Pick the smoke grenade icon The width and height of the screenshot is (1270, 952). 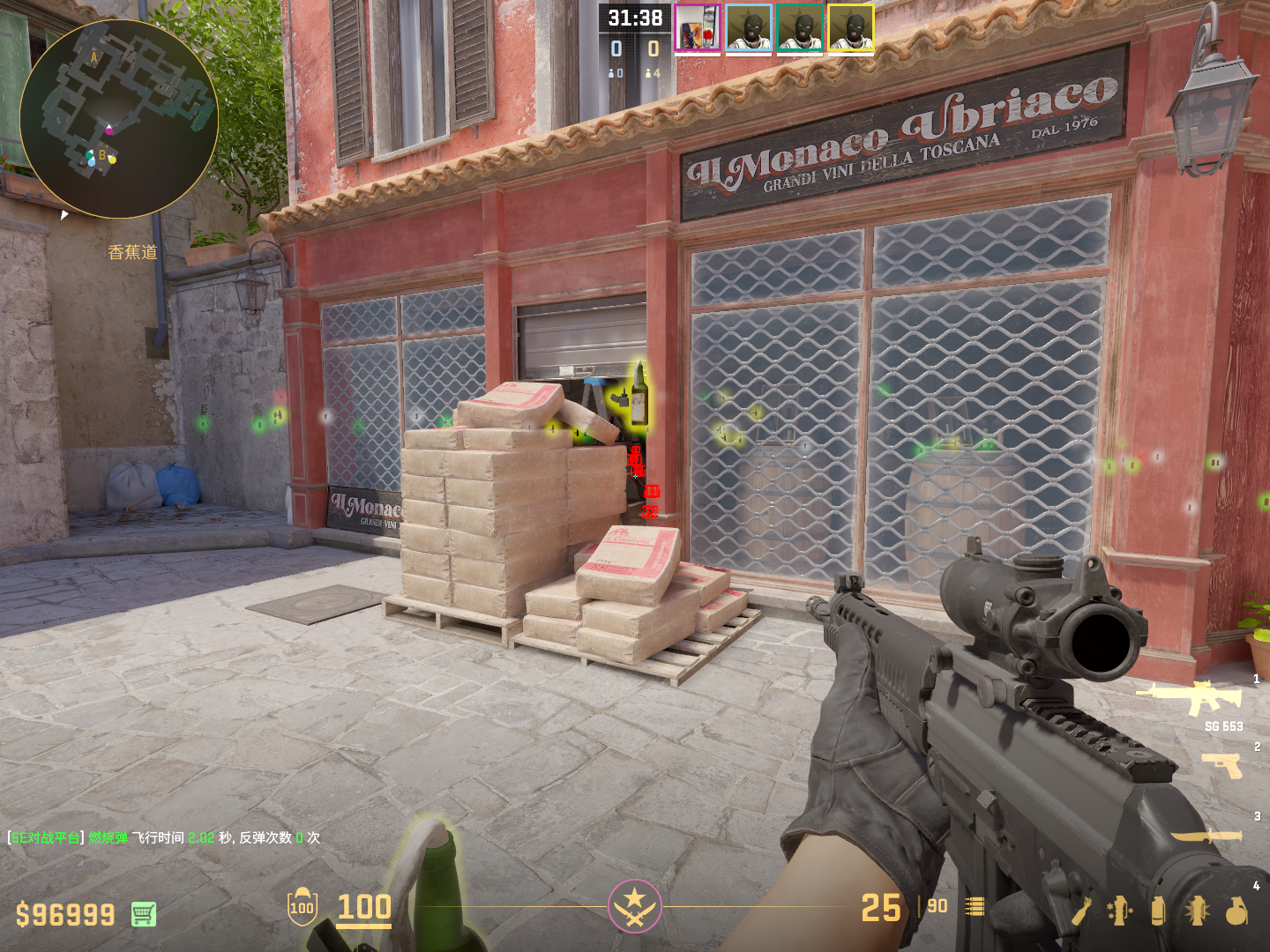[1158, 911]
